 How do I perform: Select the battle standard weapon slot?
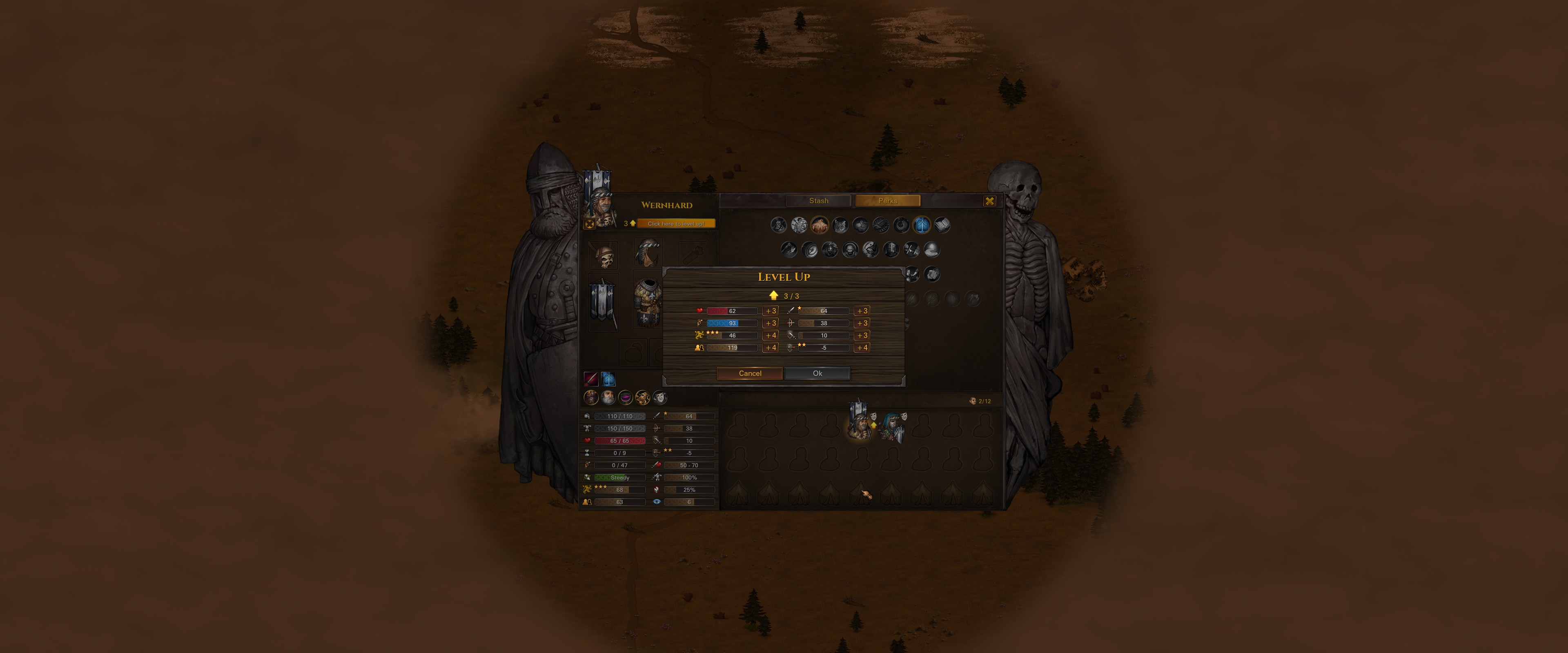point(603,301)
